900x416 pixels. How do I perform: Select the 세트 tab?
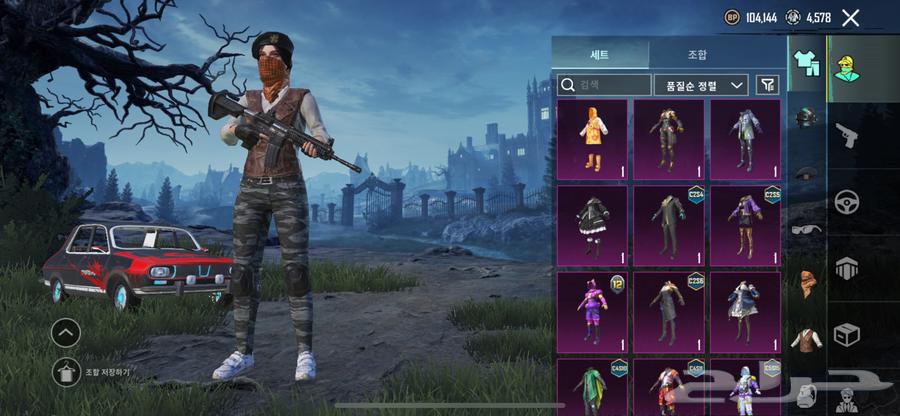pyautogui.click(x=600, y=54)
